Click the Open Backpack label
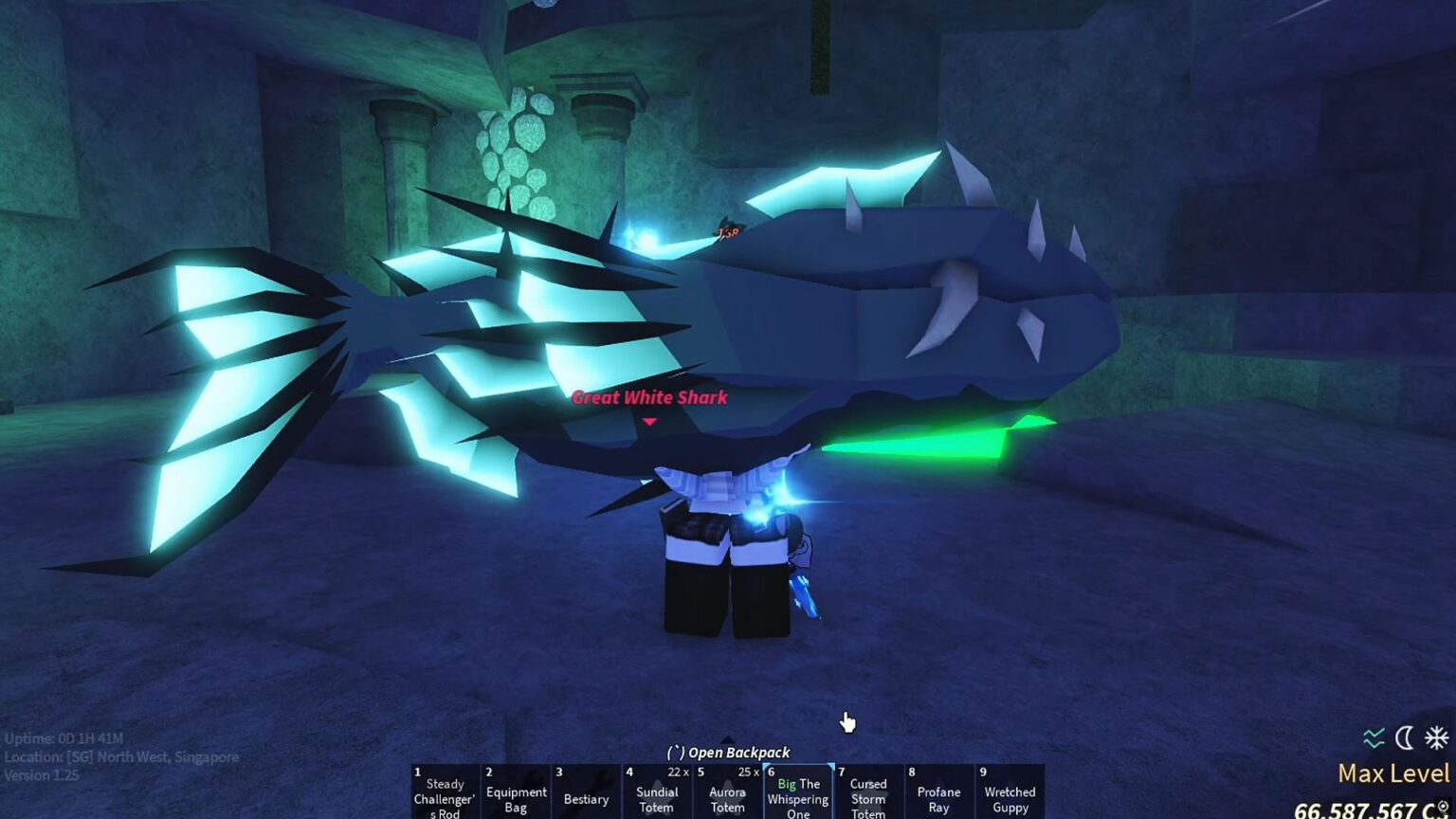This screenshot has height=819, width=1456. 728,752
